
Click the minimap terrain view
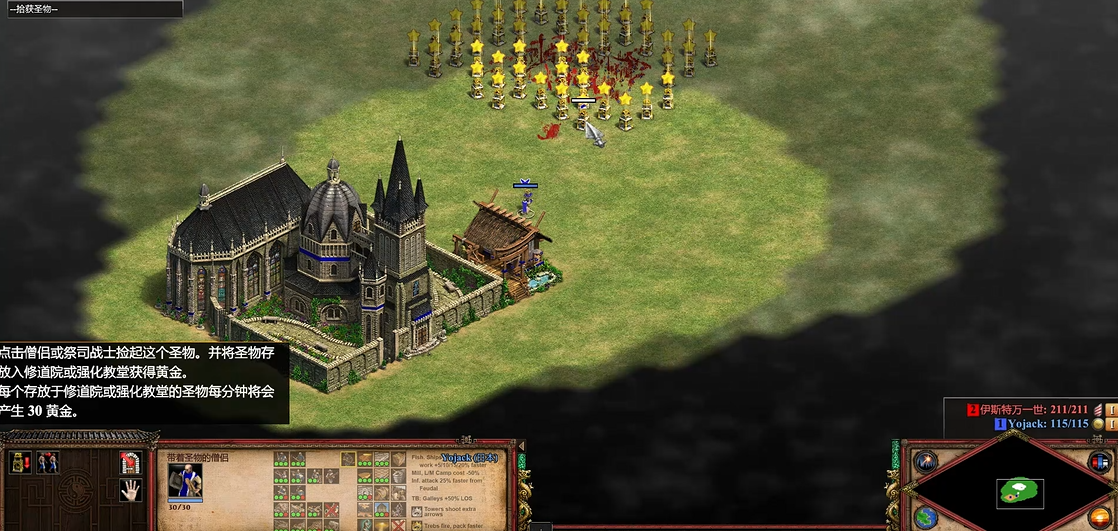[1019, 491]
